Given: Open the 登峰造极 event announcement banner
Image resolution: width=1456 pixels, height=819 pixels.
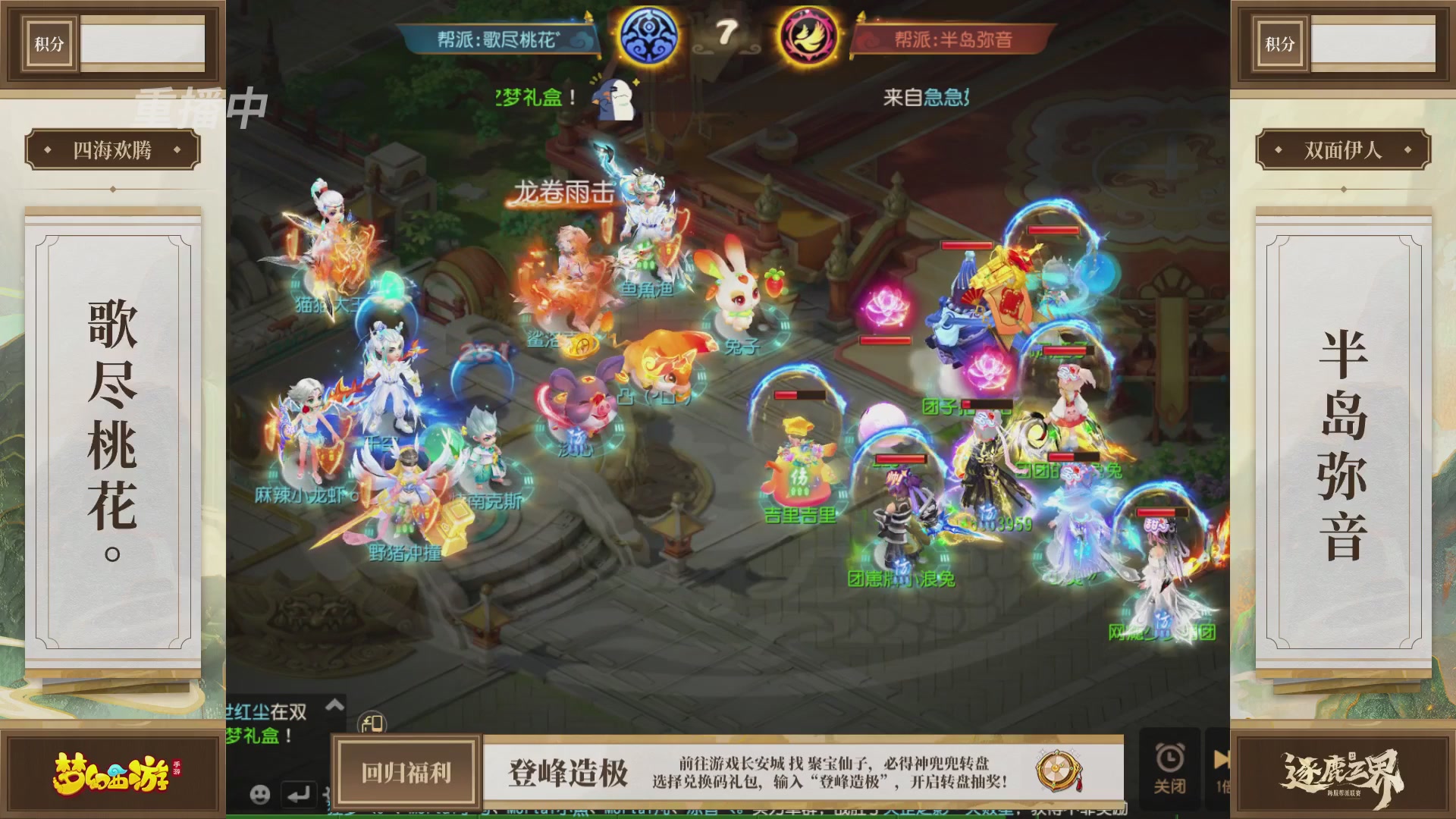Looking at the screenshot, I should pos(569,772).
